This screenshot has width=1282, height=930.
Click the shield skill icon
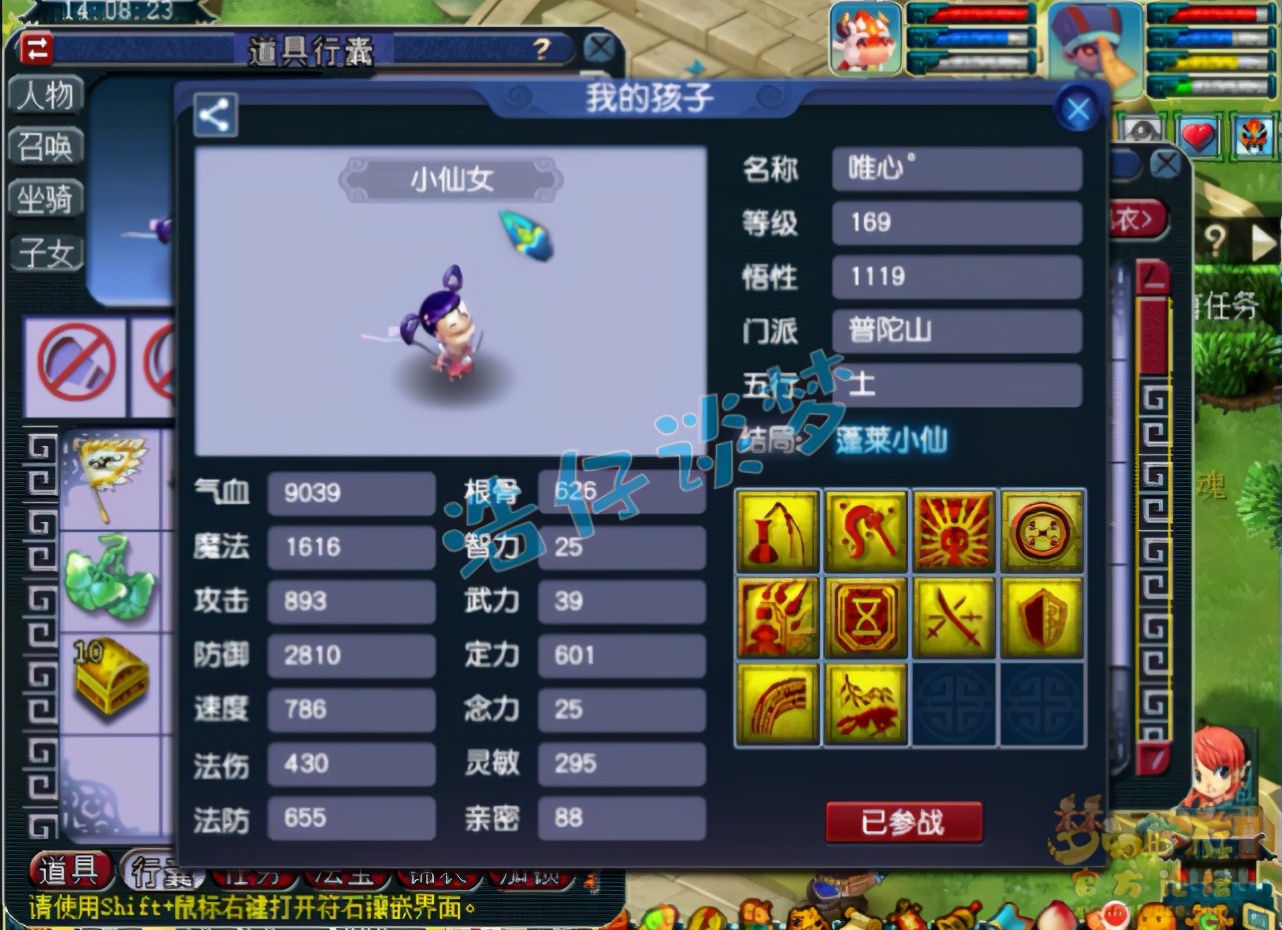[x=1043, y=617]
